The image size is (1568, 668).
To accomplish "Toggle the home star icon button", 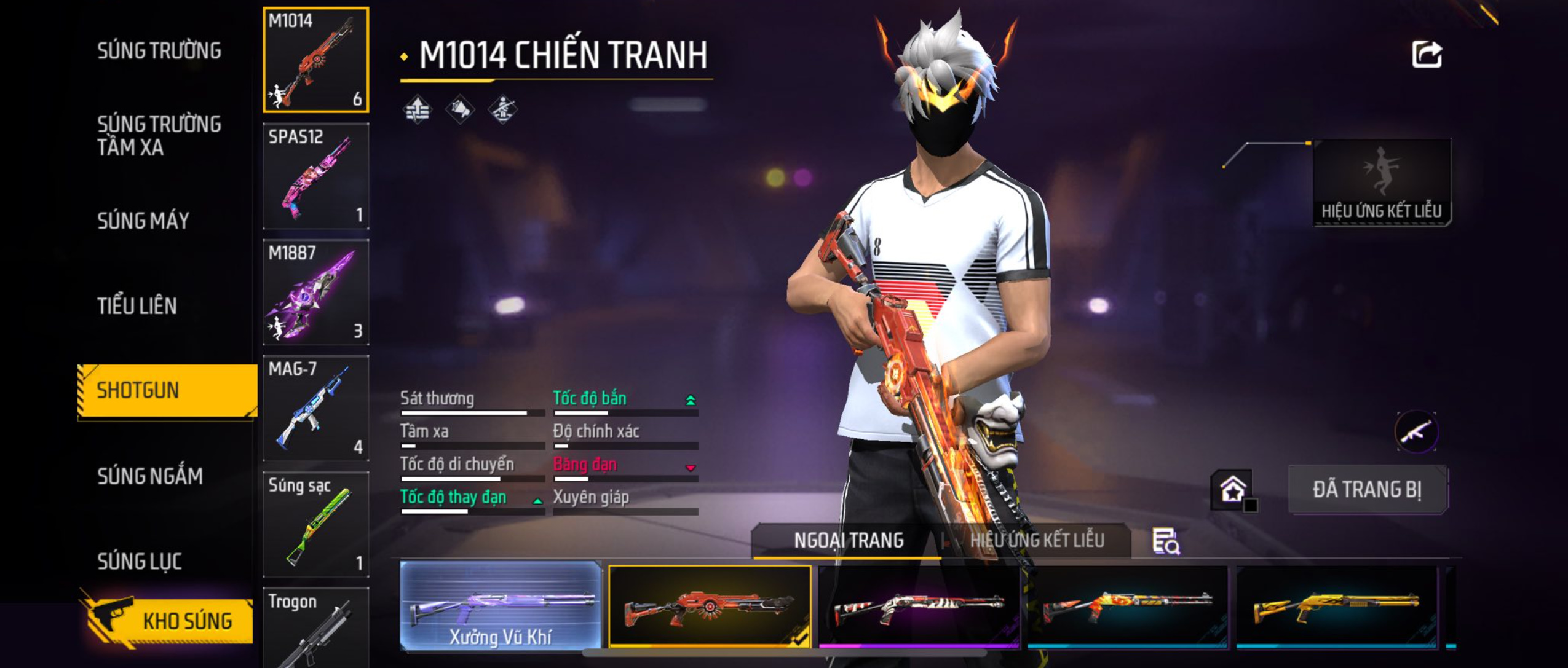I will (x=1232, y=490).
